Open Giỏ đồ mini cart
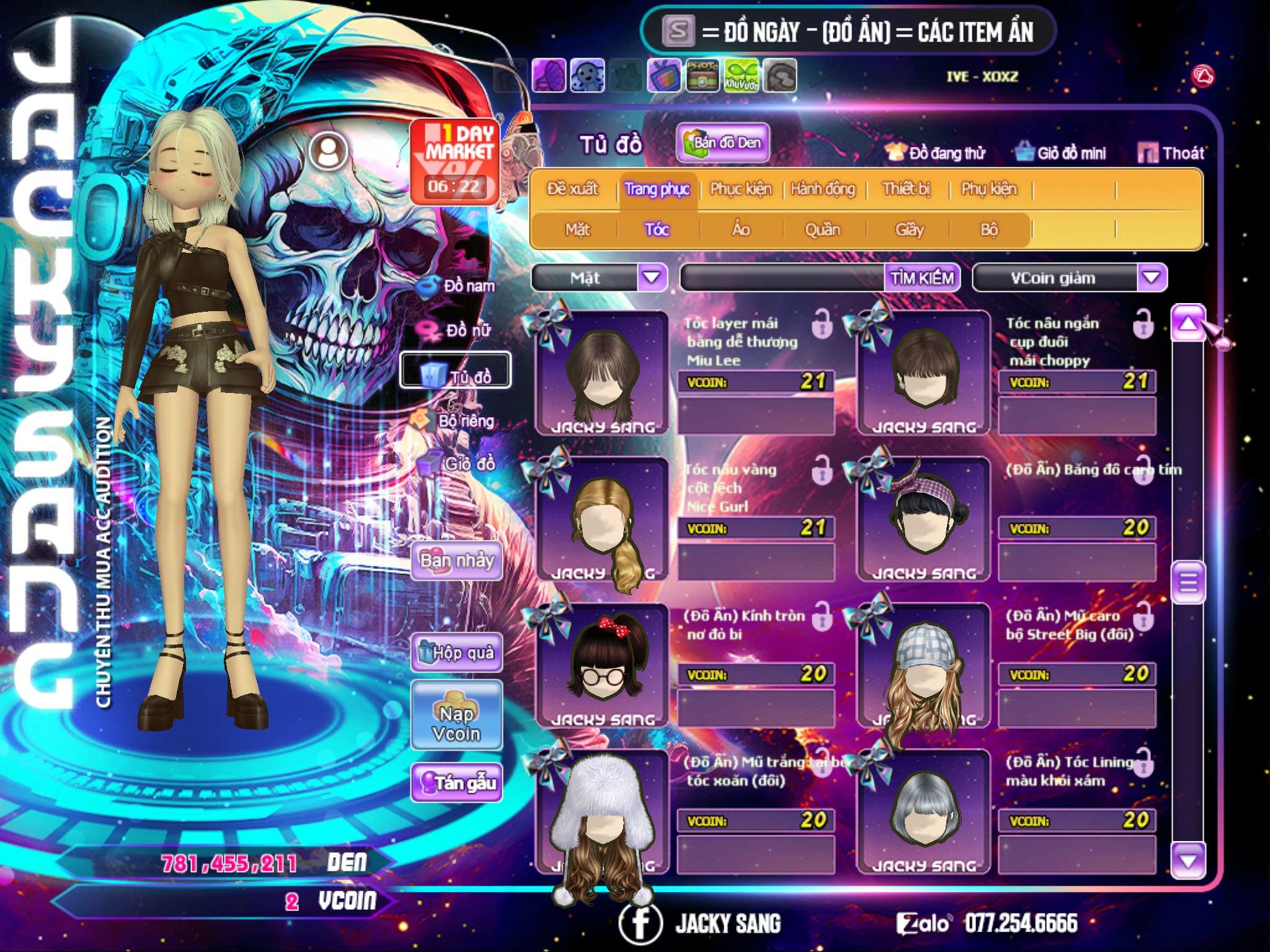 pyautogui.click(x=1060, y=152)
